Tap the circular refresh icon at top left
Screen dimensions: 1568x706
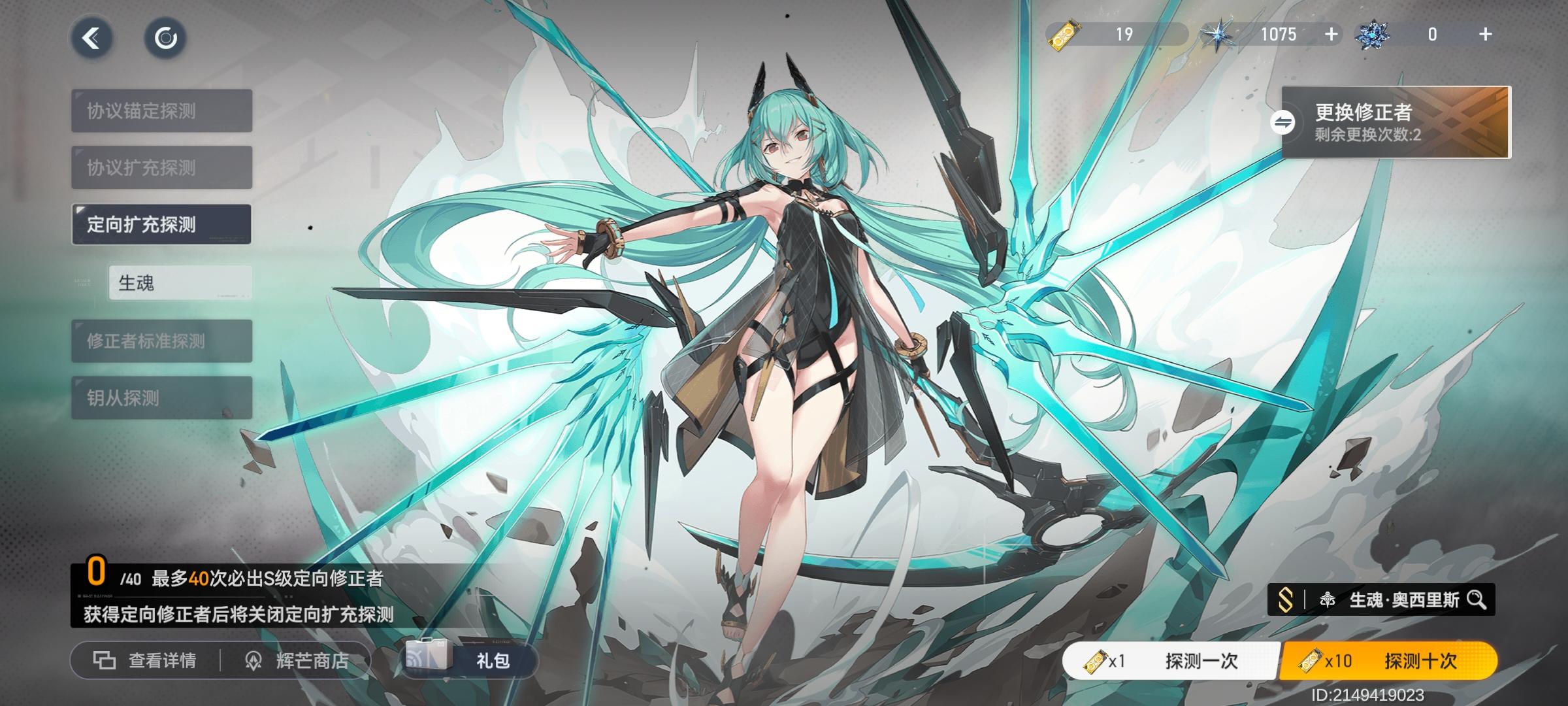[x=165, y=38]
